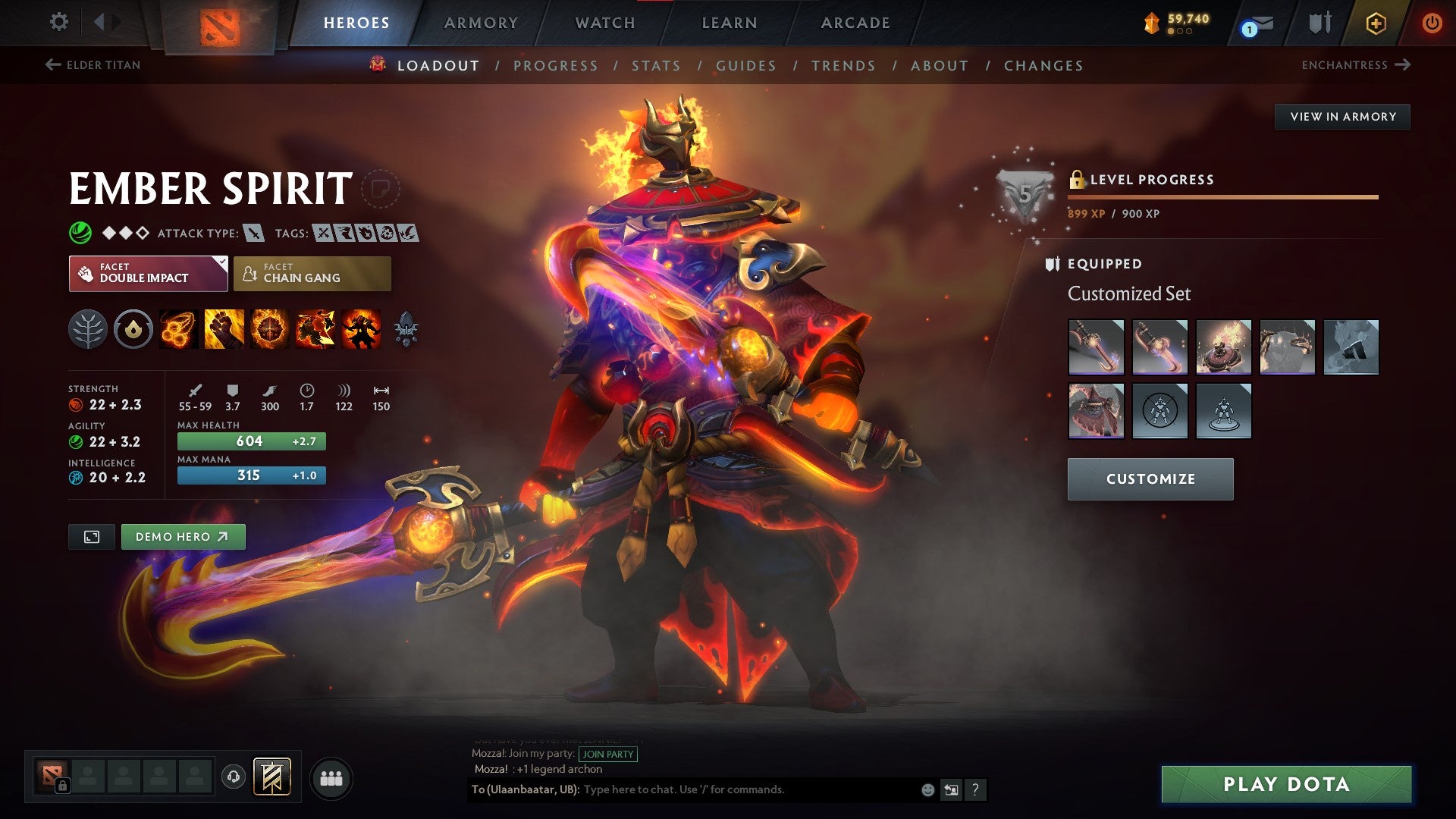The image size is (1456, 819).
Task: Switch to the Chain Gang facet
Action: (311, 273)
